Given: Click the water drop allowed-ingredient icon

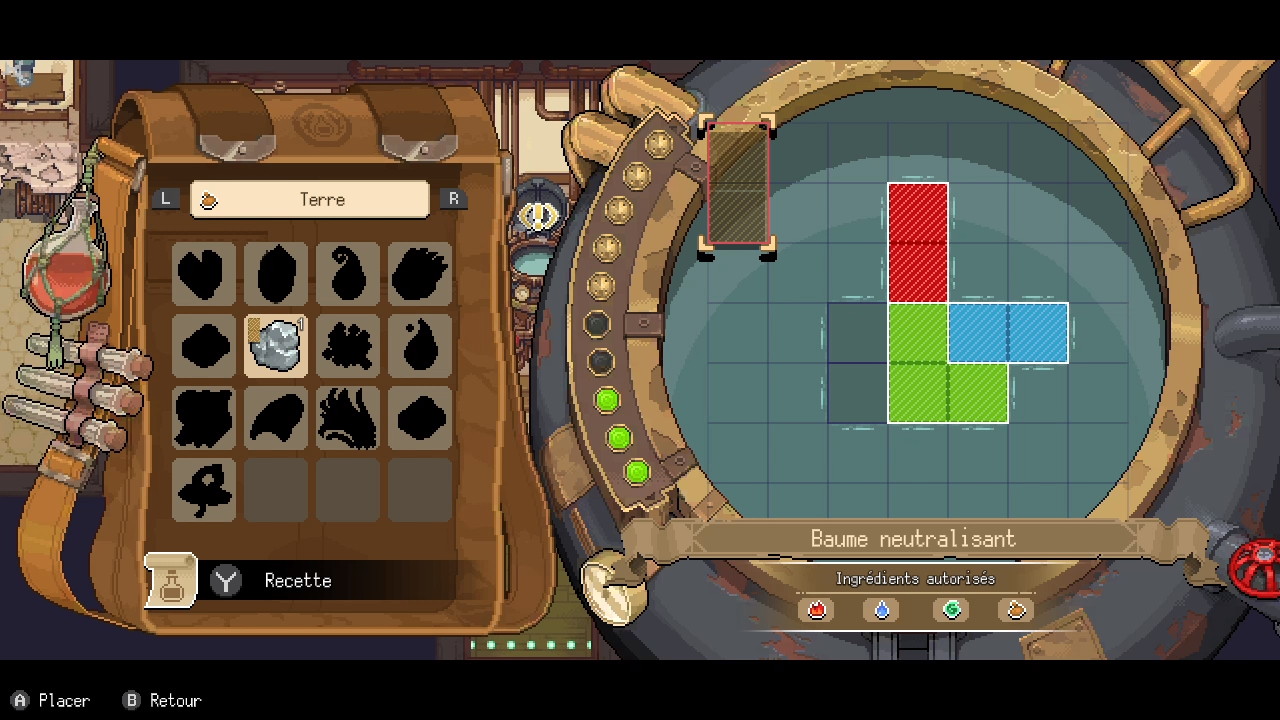Looking at the screenshot, I should point(882,609).
